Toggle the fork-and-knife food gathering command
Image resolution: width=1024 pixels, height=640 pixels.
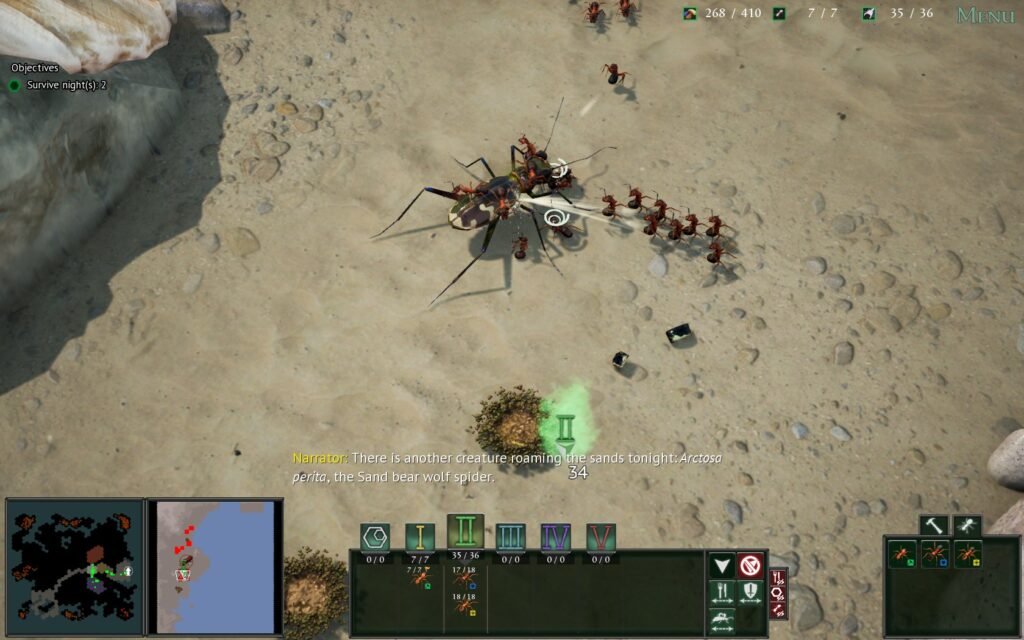(721, 593)
